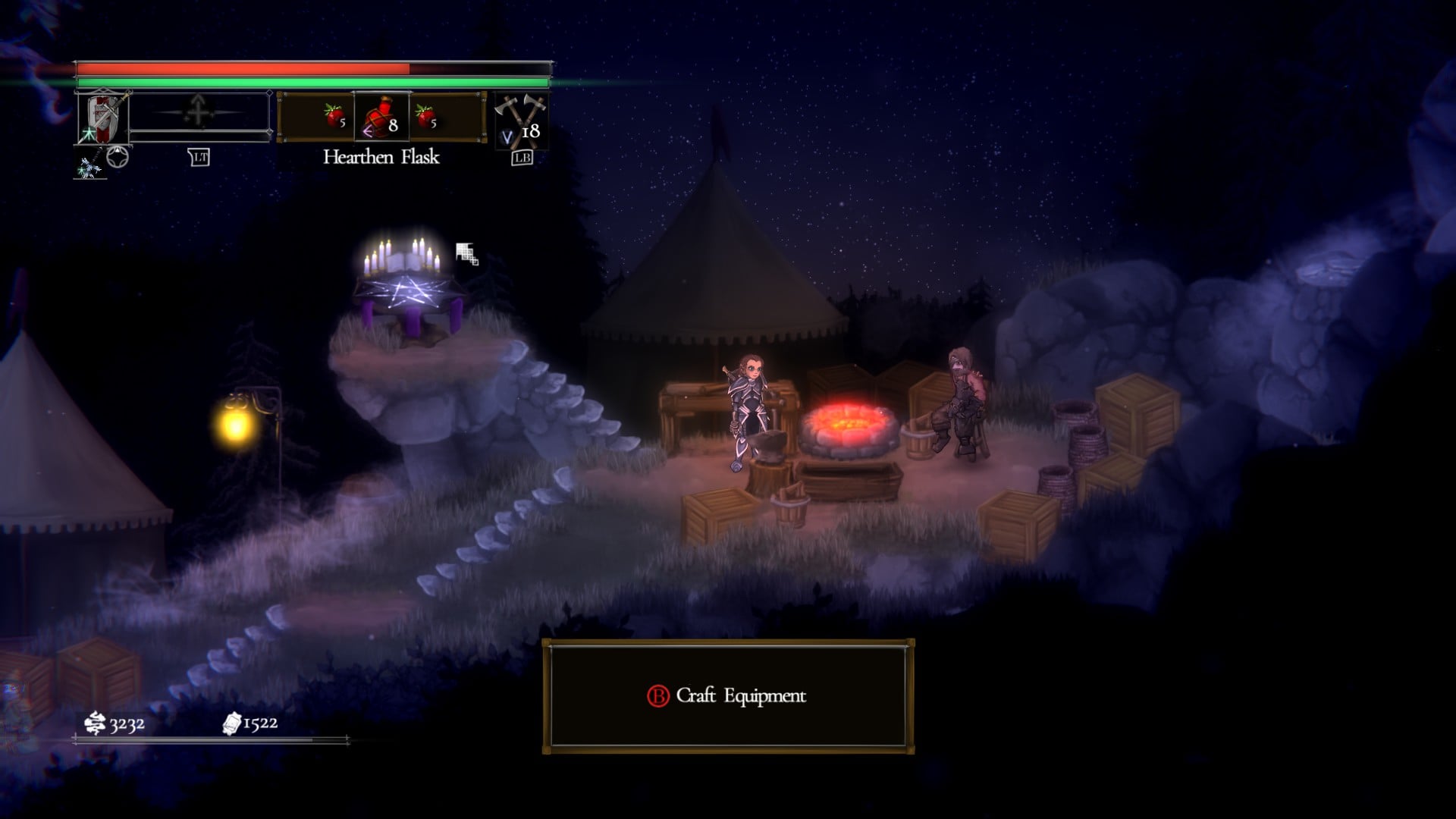1456x819 pixels.
Task: Click the dimmed rune art slot
Action: pos(199,112)
